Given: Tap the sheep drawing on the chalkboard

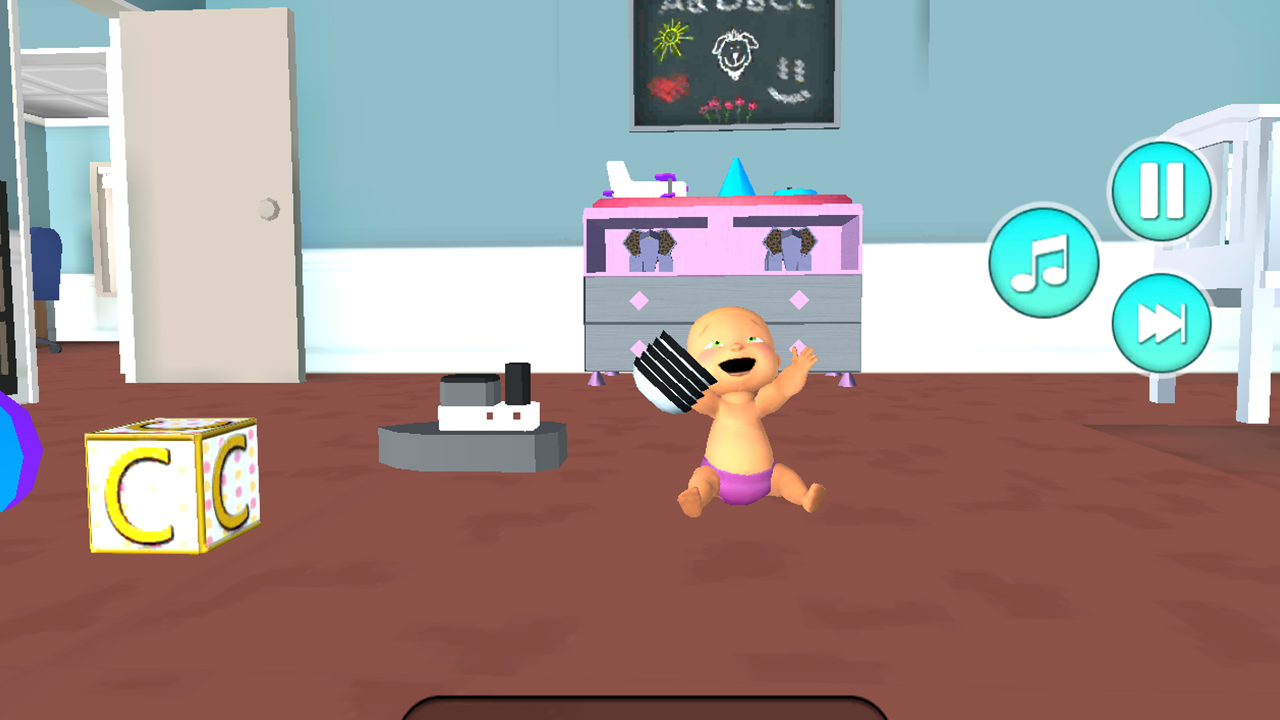Looking at the screenshot, I should pyautogui.click(x=735, y=55).
